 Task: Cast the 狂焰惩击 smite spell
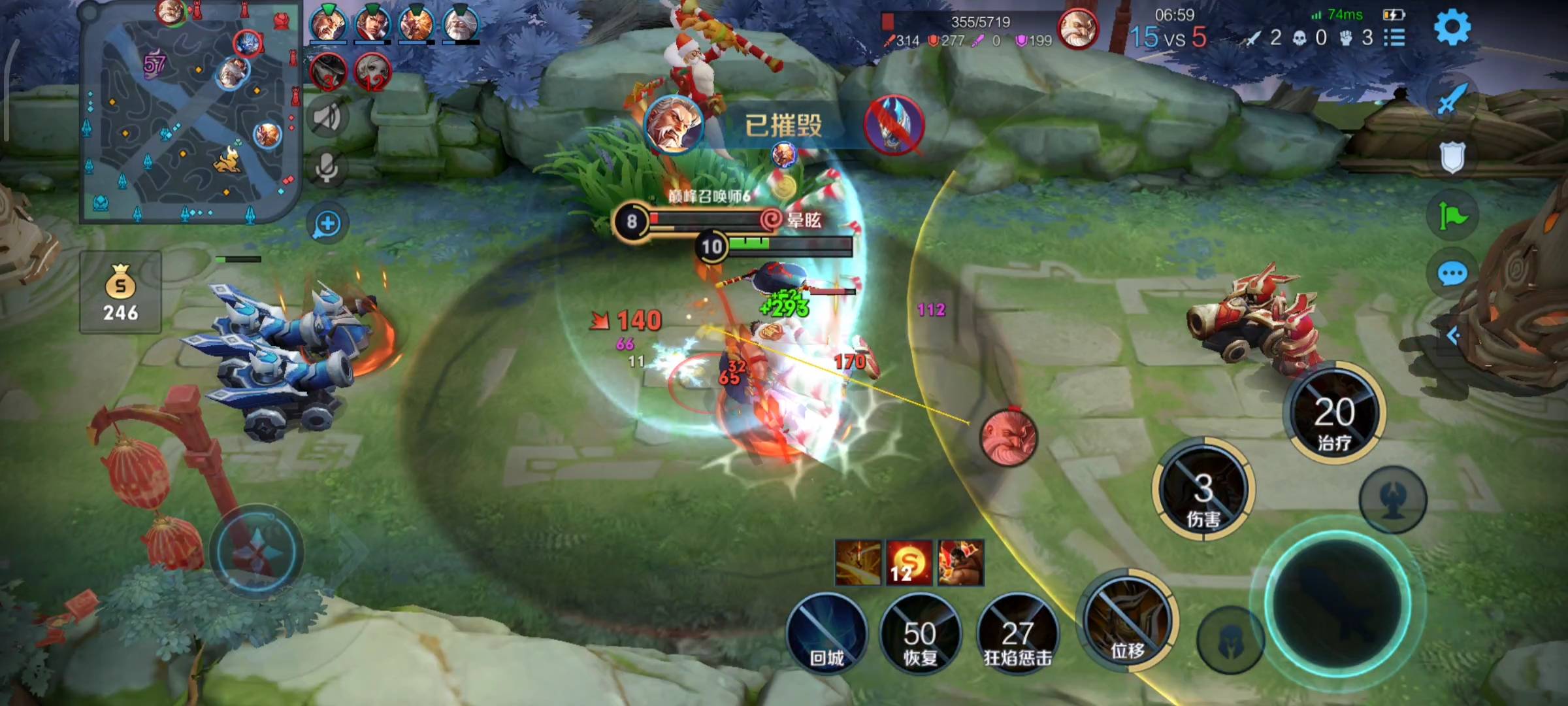click(x=1017, y=633)
